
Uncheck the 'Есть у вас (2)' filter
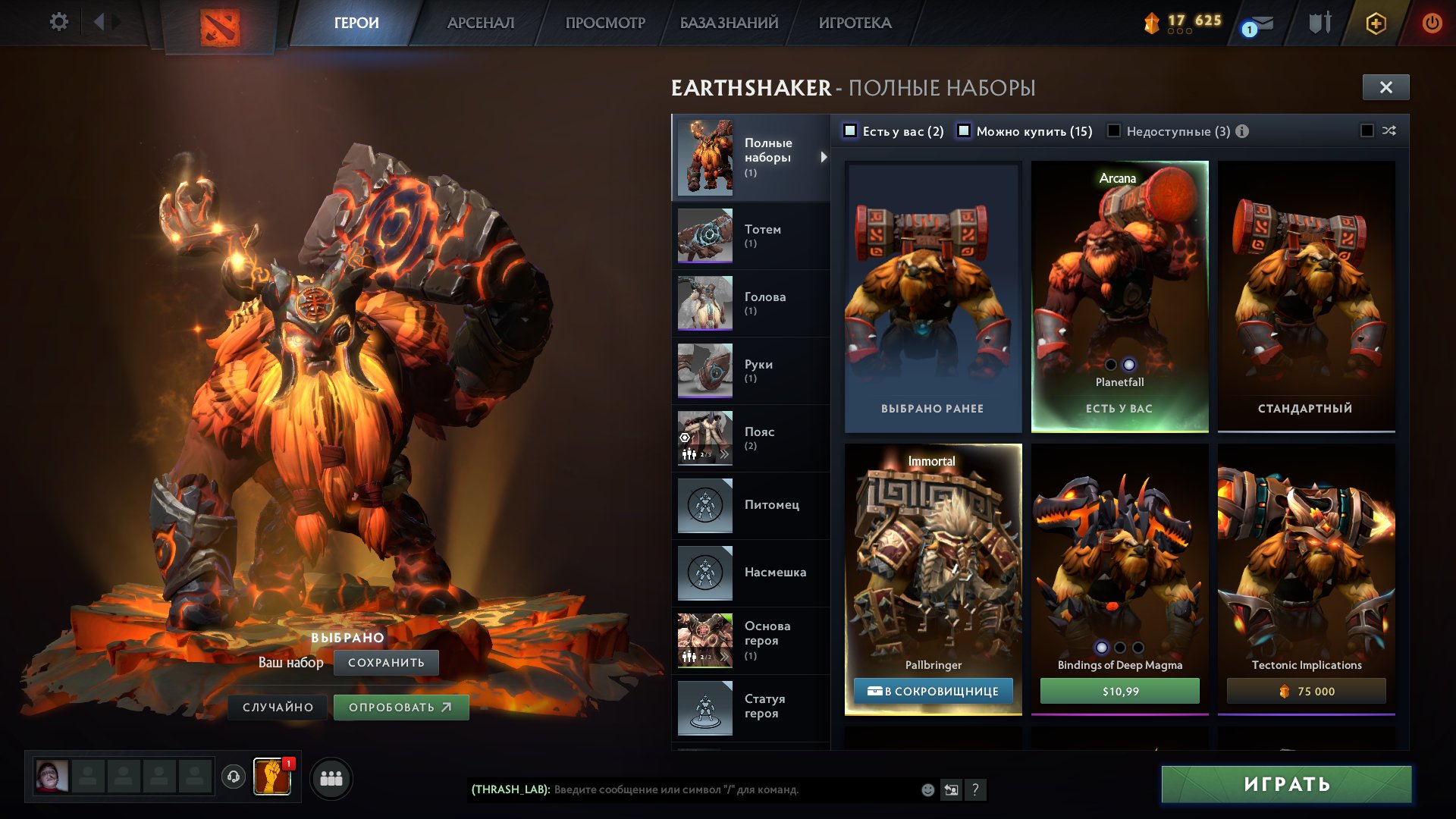point(851,131)
